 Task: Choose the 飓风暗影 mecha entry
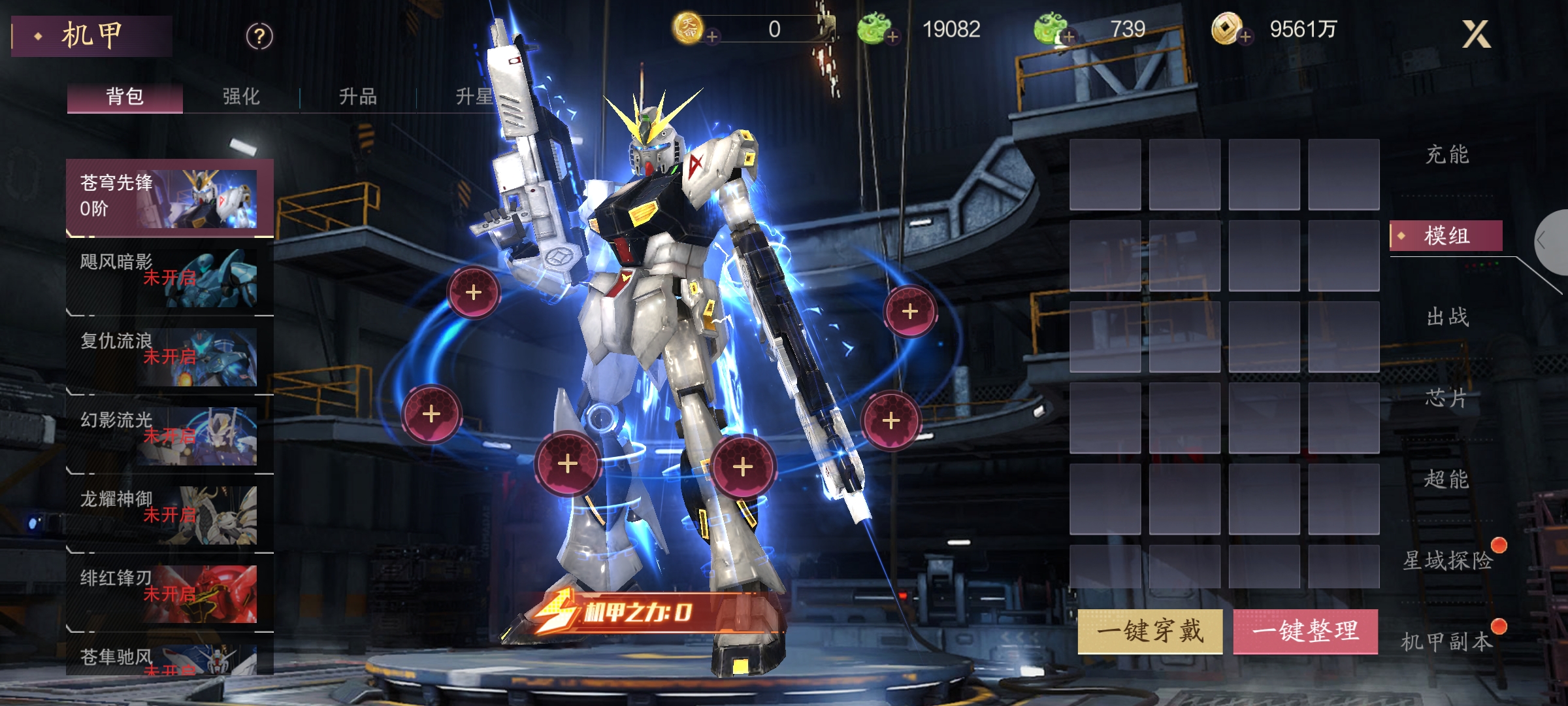[x=169, y=277]
